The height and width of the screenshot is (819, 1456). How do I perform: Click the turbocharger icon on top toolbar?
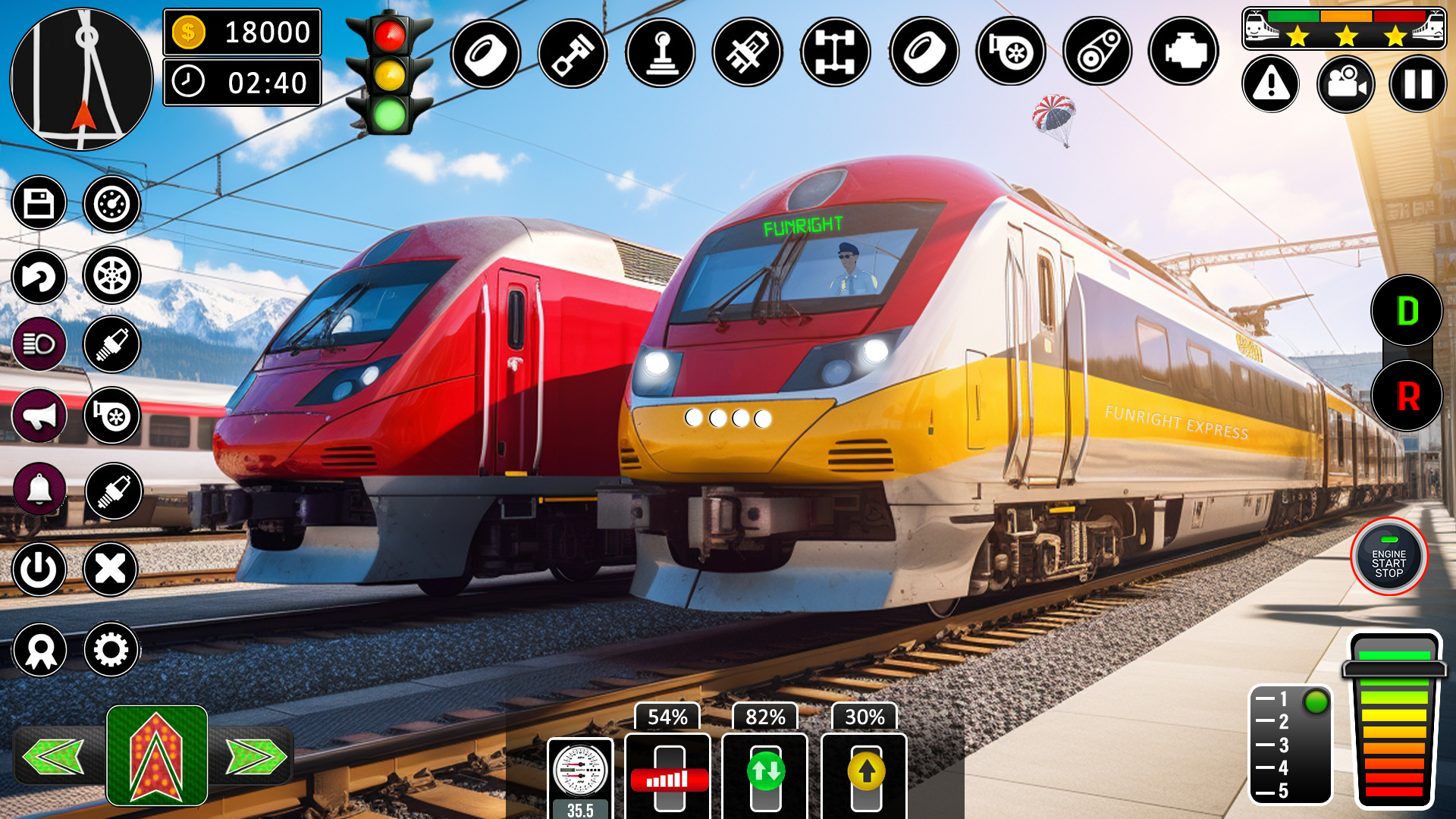point(1011,50)
